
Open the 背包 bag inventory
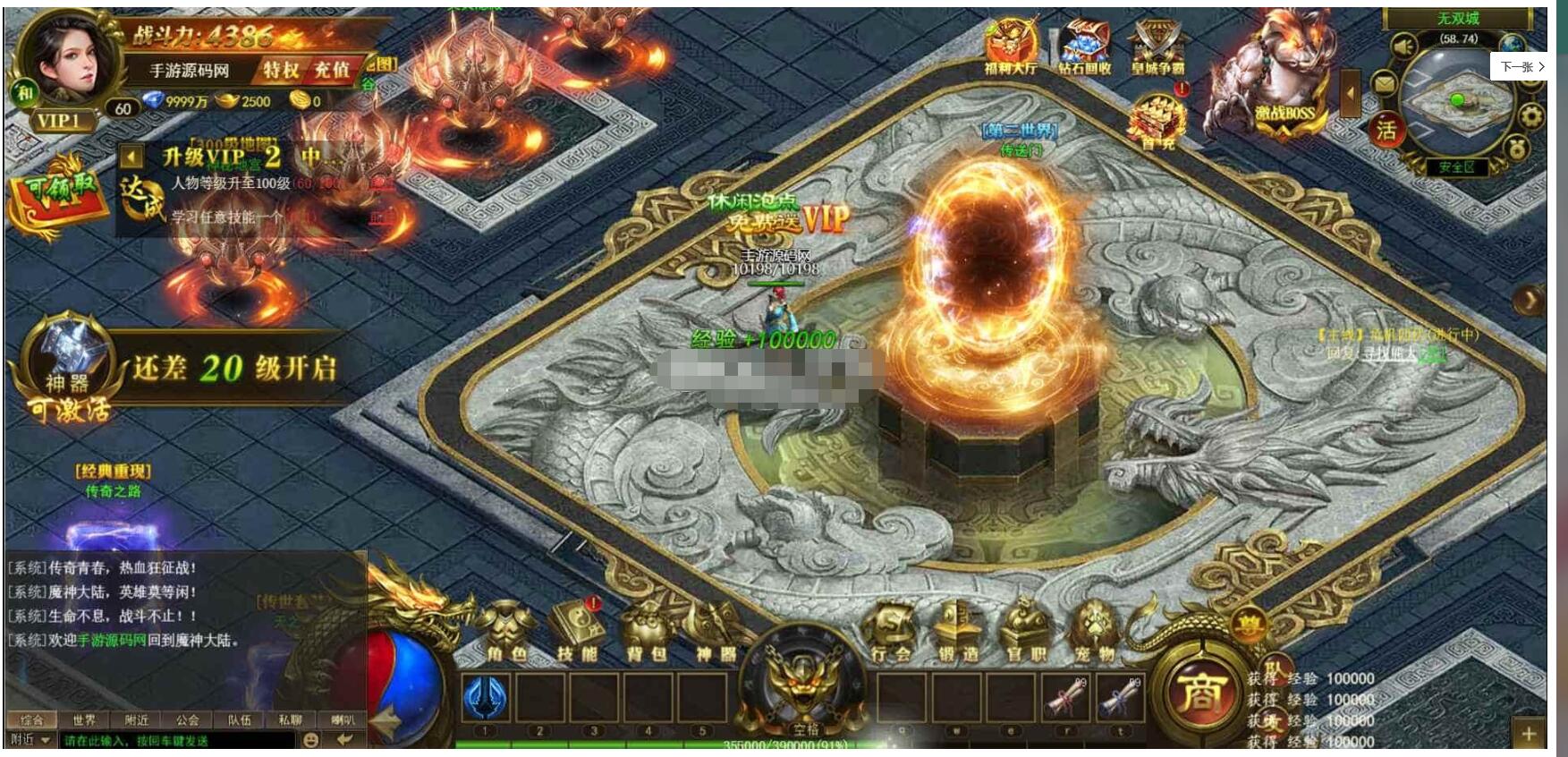point(646,634)
